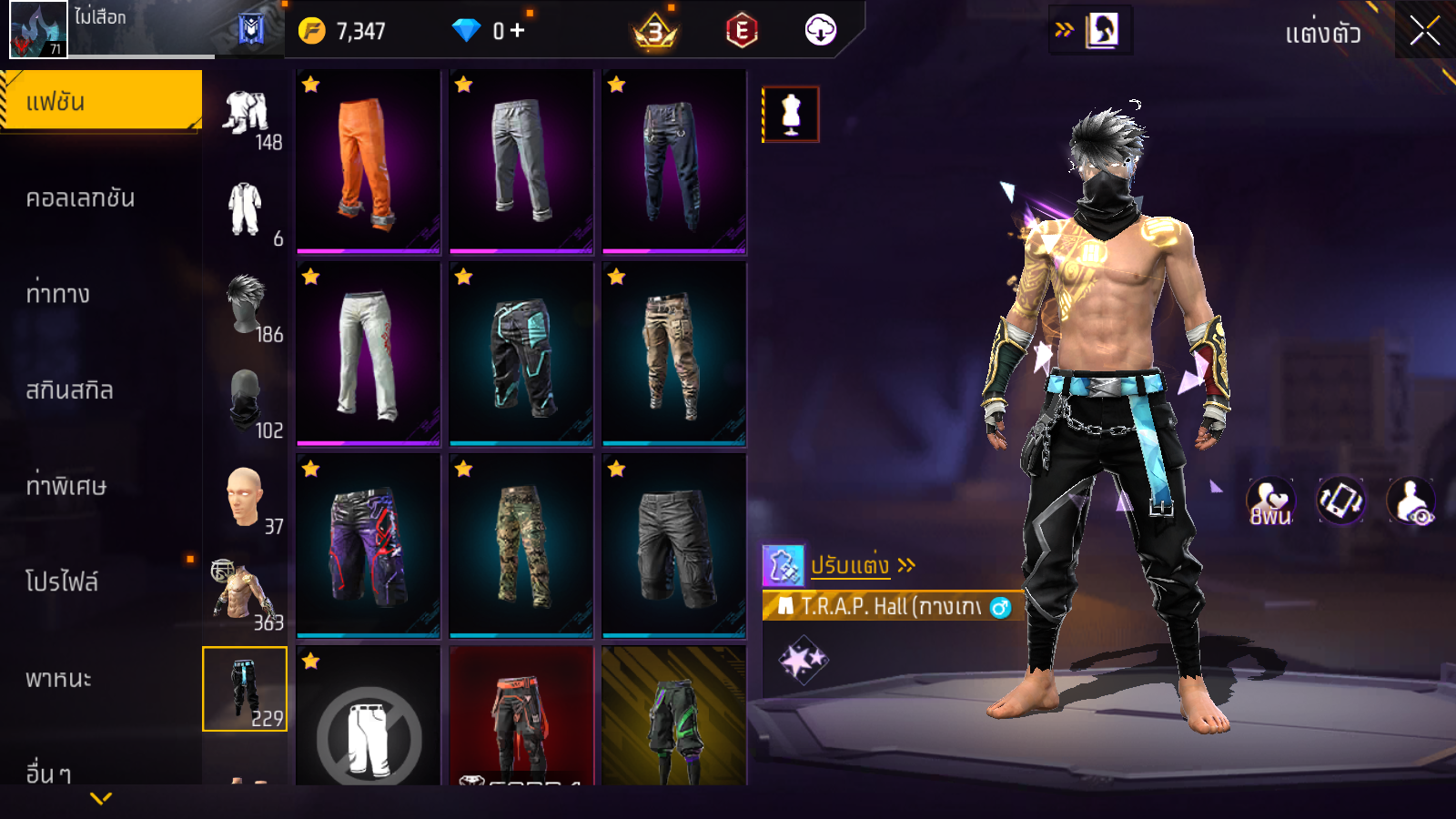Screen dimensions: 1456x819
Task: Open the คอลเลกชัน menu entry
Action: 80,198
